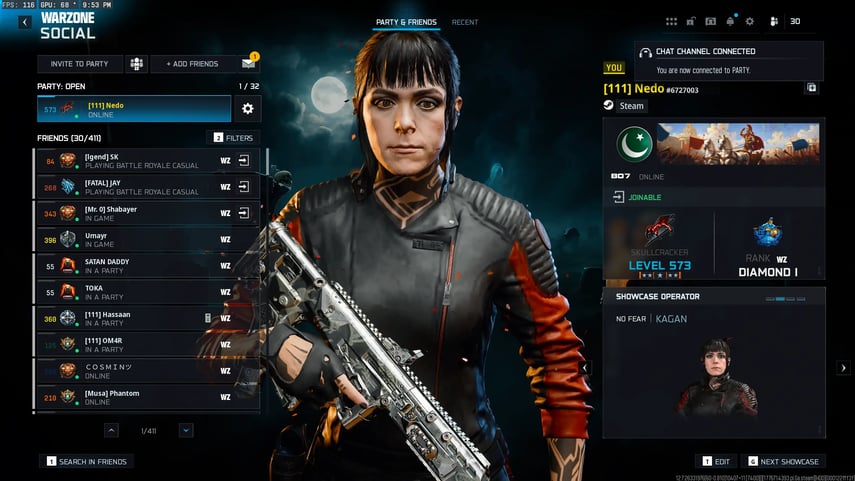The height and width of the screenshot is (481, 855).
Task: Select friend [111] Hassaan row
Action: click(140, 318)
